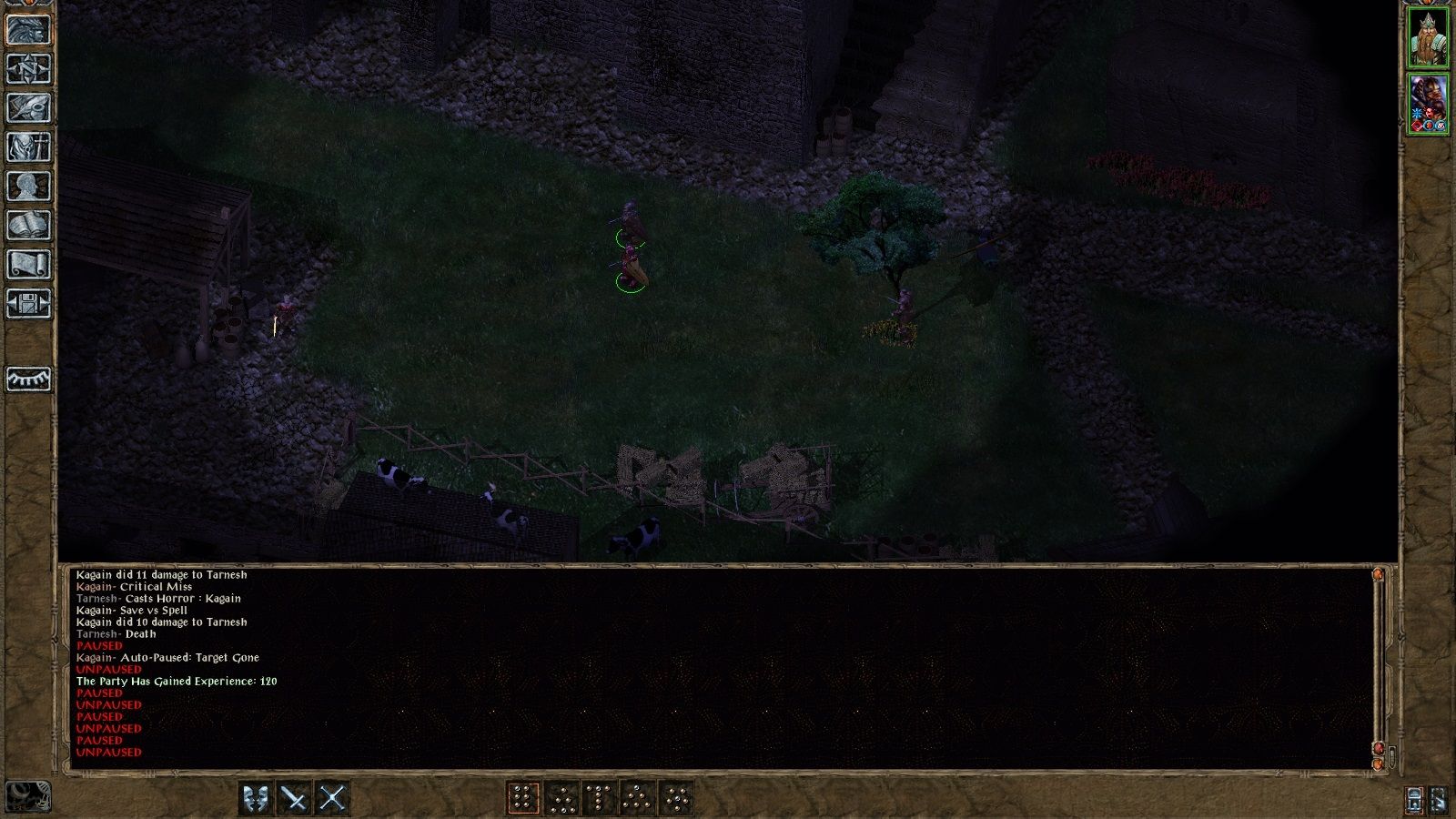Open the Priest Scroll spells icon
The height and width of the screenshot is (819, 1456).
click(26, 264)
